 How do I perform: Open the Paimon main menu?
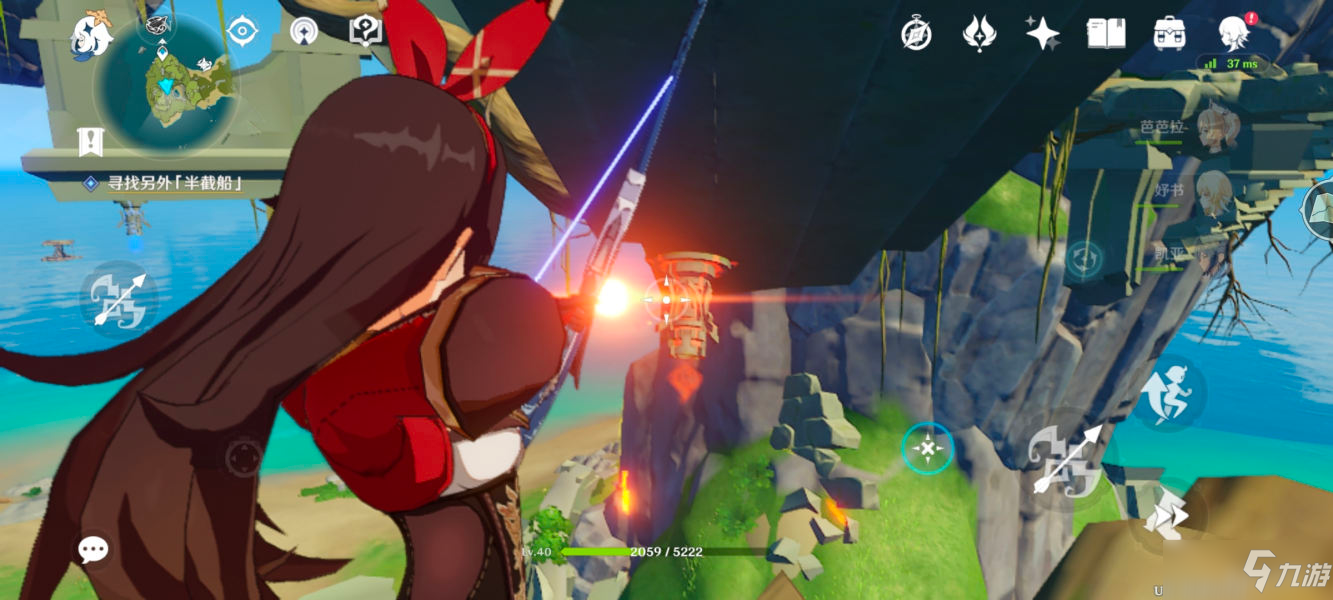coord(92,36)
